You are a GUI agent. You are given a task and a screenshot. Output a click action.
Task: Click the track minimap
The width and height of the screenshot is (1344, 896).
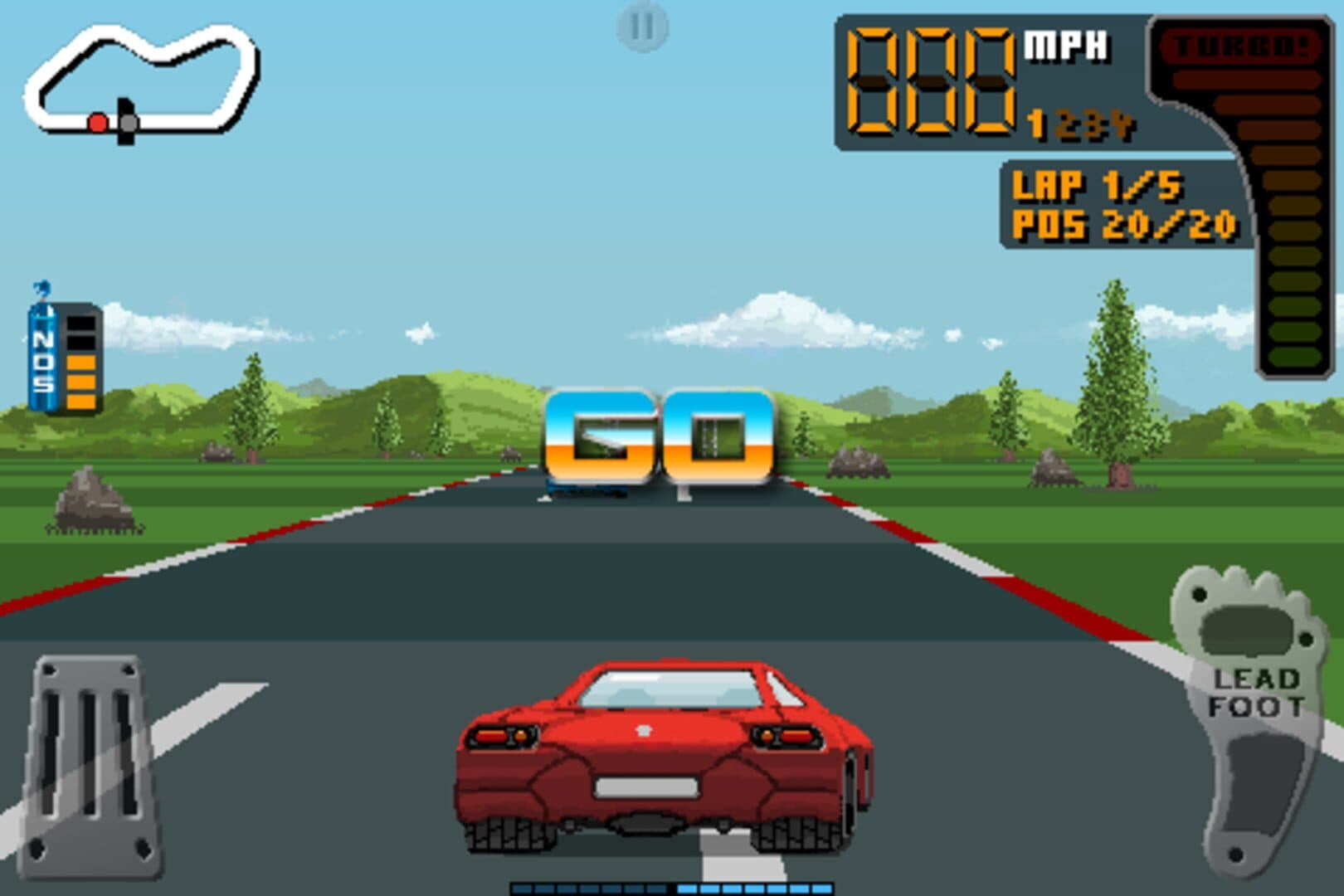pyautogui.click(x=141, y=81)
